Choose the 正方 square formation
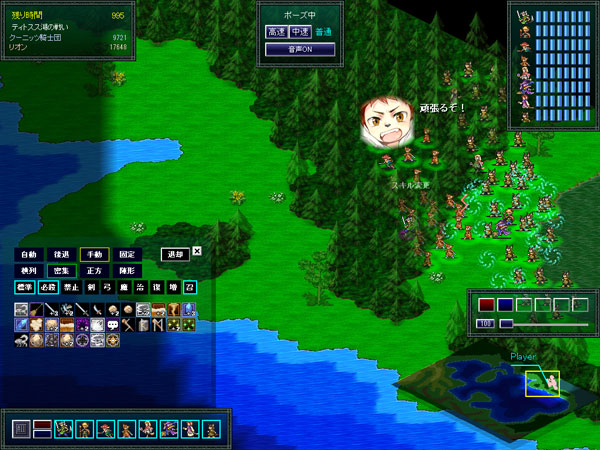Viewport: 600px width, 450px height. pyautogui.click(x=95, y=271)
